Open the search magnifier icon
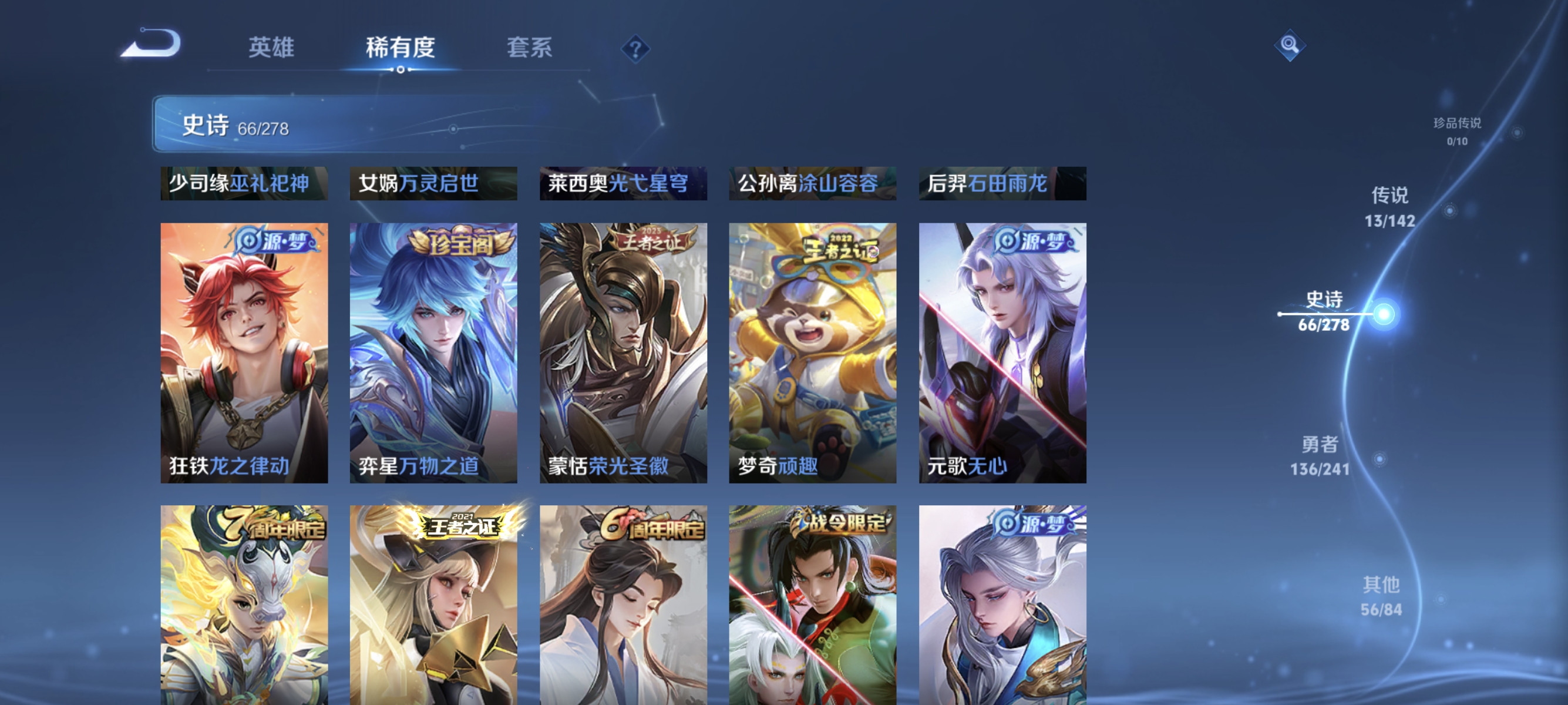 coord(1290,44)
